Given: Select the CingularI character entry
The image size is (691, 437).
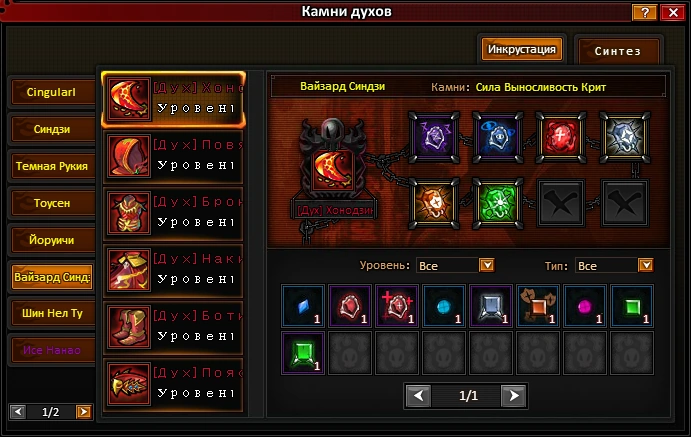Looking at the screenshot, I should pos(53,93).
